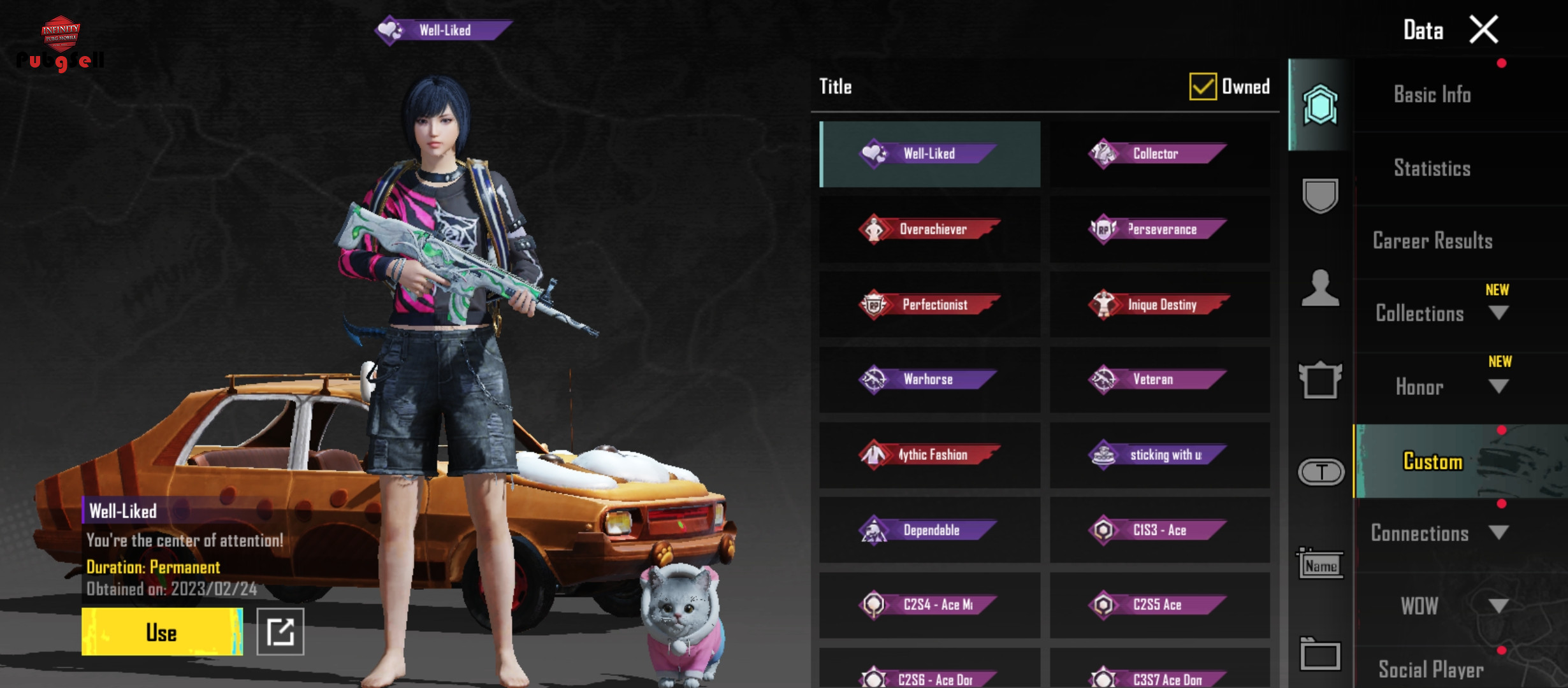Viewport: 1568px width, 688px height.
Task: Share the title with the arrow icon
Action: coord(280,632)
